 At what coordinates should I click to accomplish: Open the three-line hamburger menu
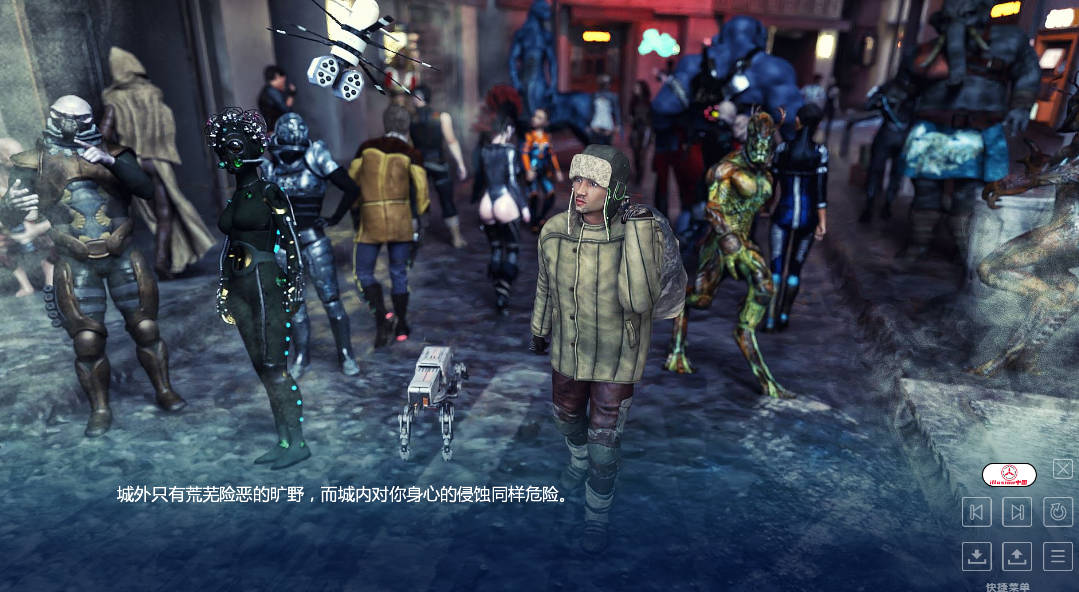1057,556
